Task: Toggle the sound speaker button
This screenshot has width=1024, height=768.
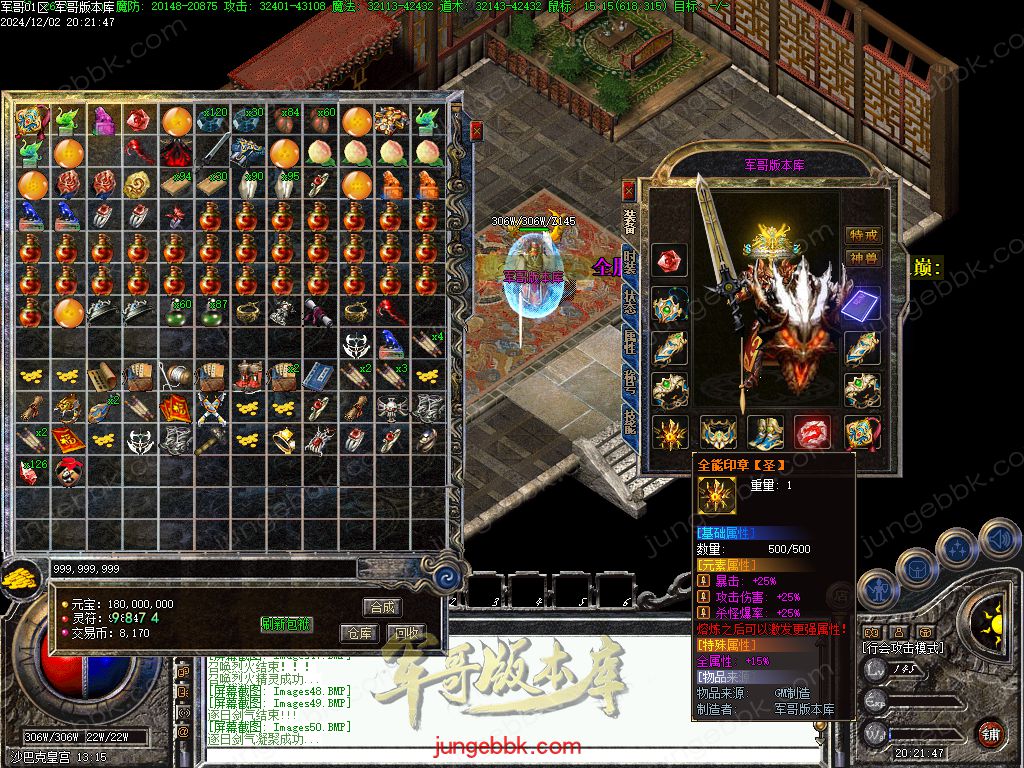Action: [x=998, y=541]
